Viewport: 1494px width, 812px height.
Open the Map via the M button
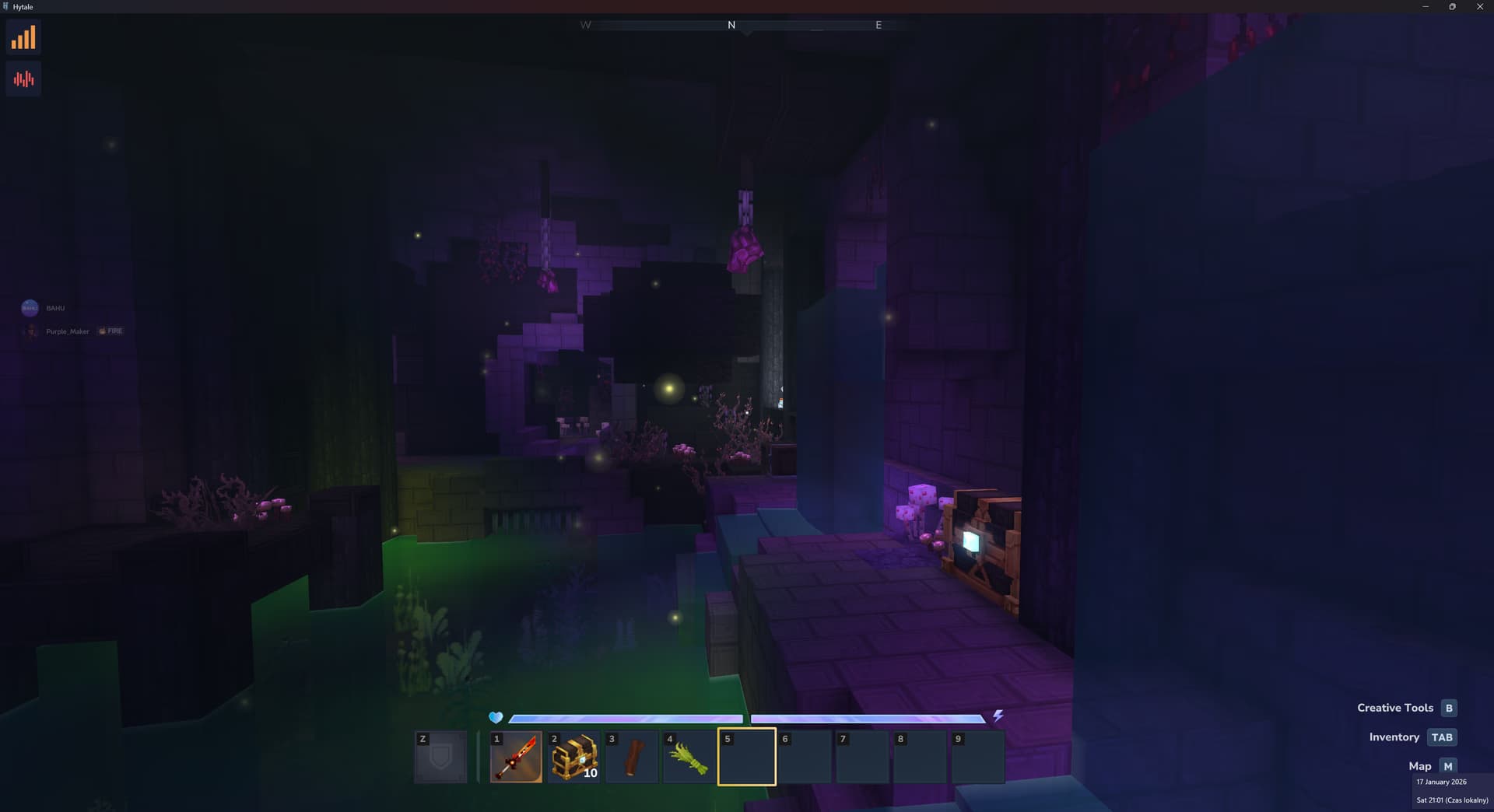pyautogui.click(x=1447, y=766)
